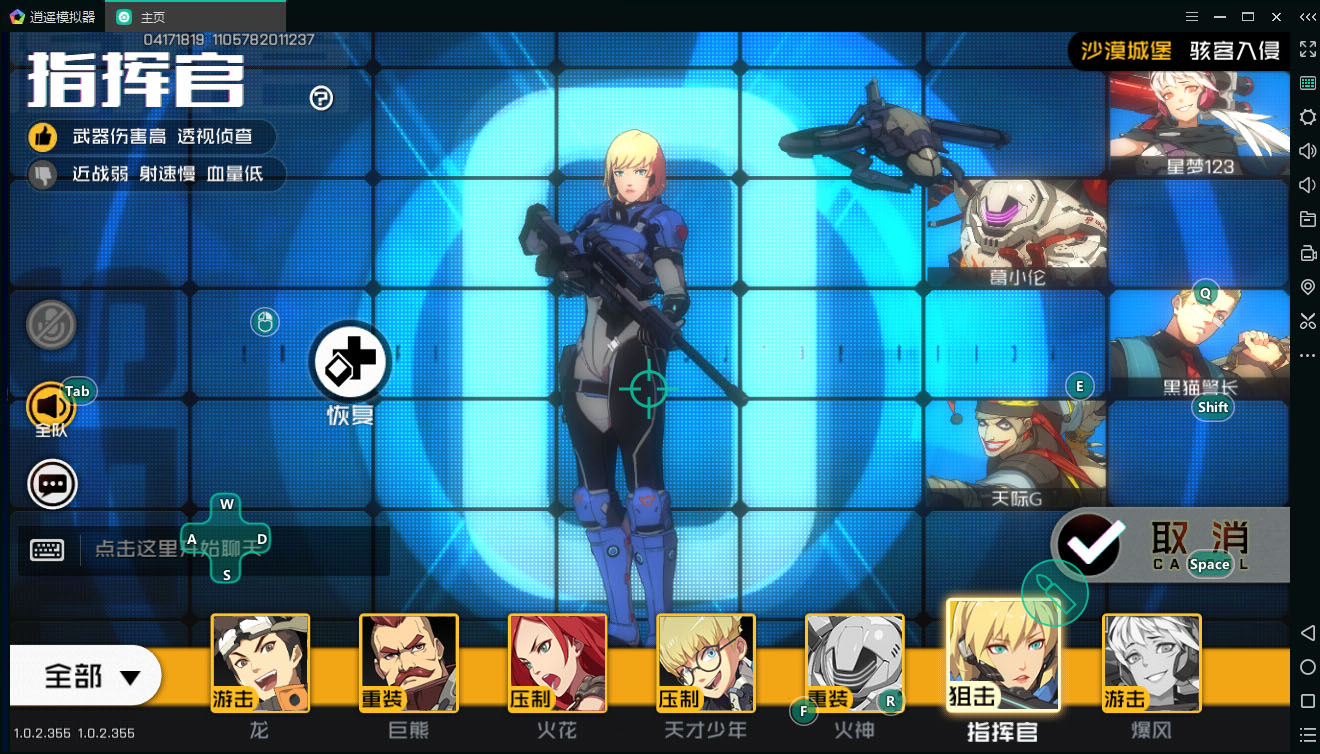Image resolution: width=1320 pixels, height=754 pixels.
Task: Close the emulator window
Action: pyautogui.click(x=1276, y=17)
